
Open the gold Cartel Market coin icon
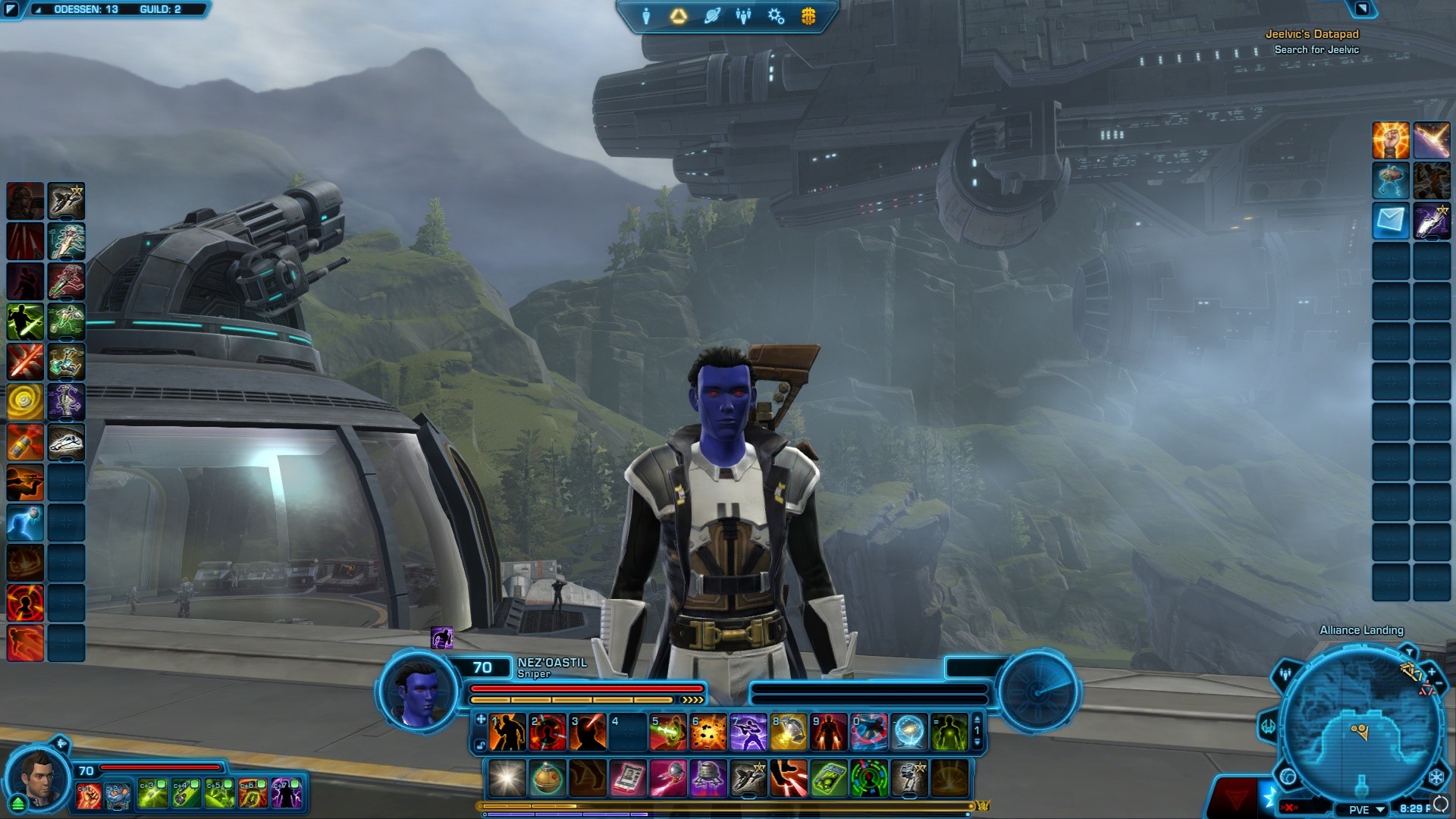(x=808, y=16)
